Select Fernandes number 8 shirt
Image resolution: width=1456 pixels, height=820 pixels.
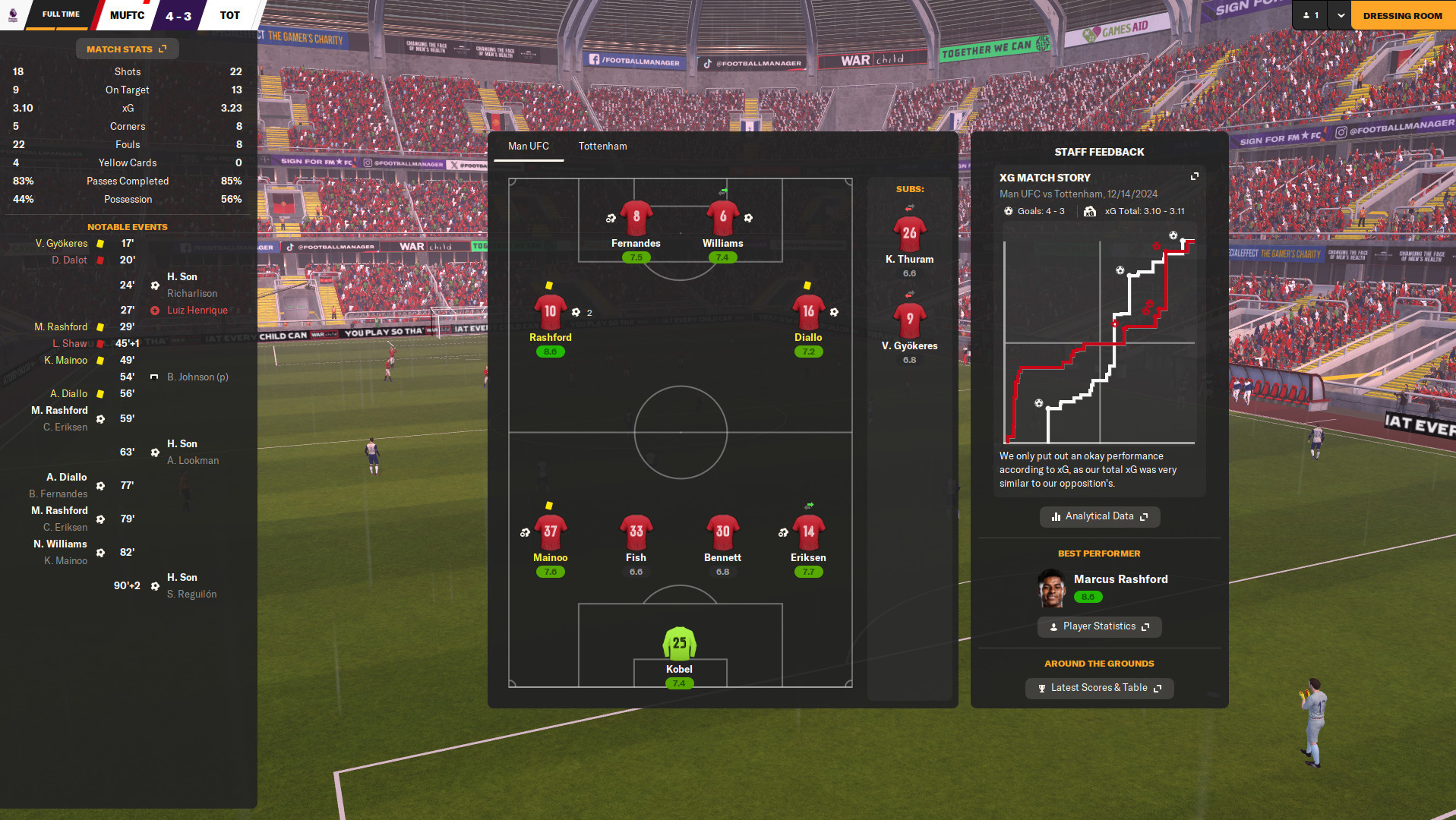click(636, 217)
